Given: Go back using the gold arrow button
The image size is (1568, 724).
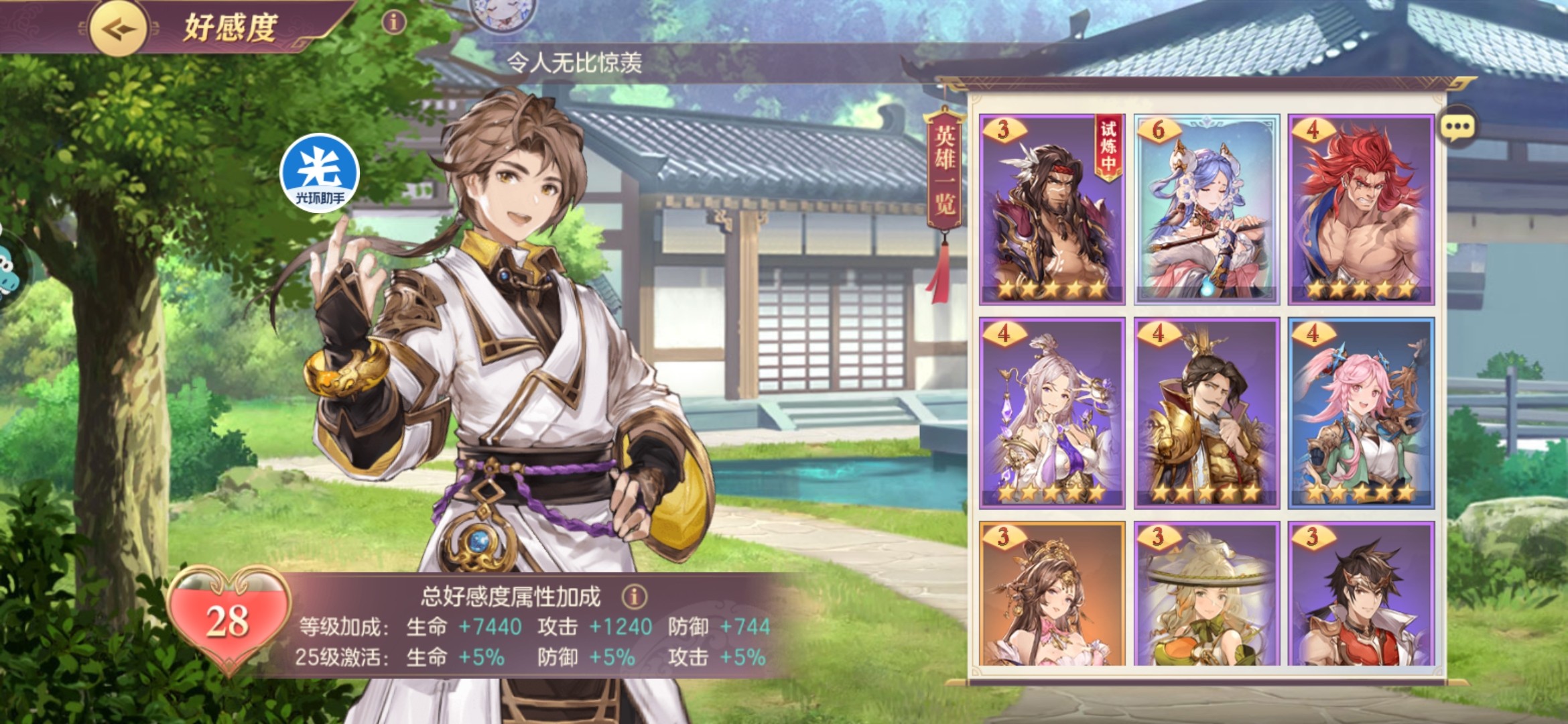Looking at the screenshot, I should pyautogui.click(x=118, y=29).
